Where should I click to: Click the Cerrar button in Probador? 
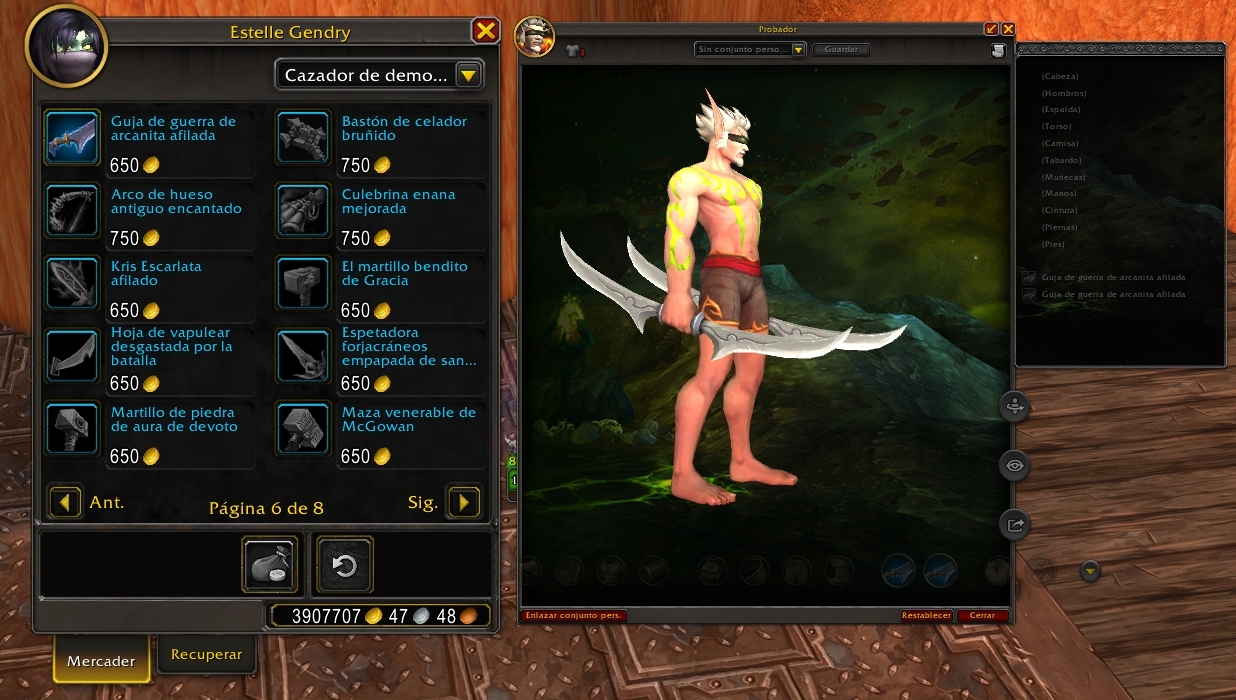(x=982, y=615)
